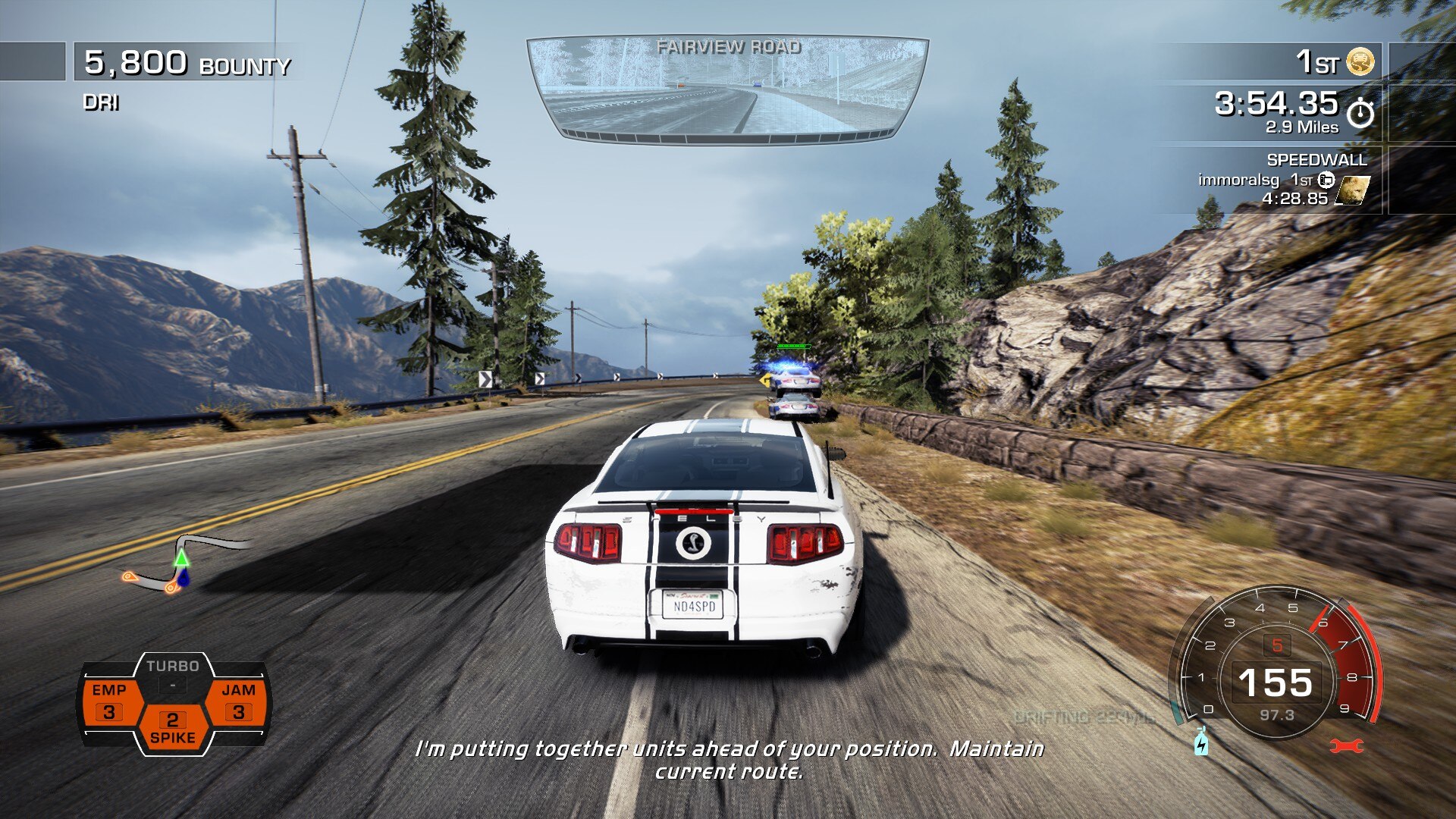1456x819 pixels.
Task: Deploy the Spike strip weapon
Action: click(173, 728)
